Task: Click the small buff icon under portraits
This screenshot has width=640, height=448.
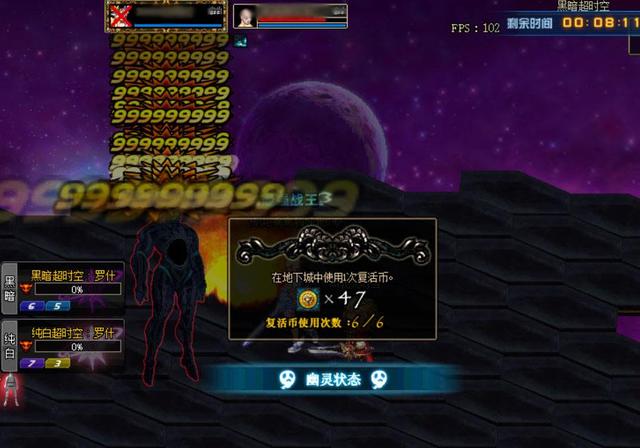Action: (240, 41)
